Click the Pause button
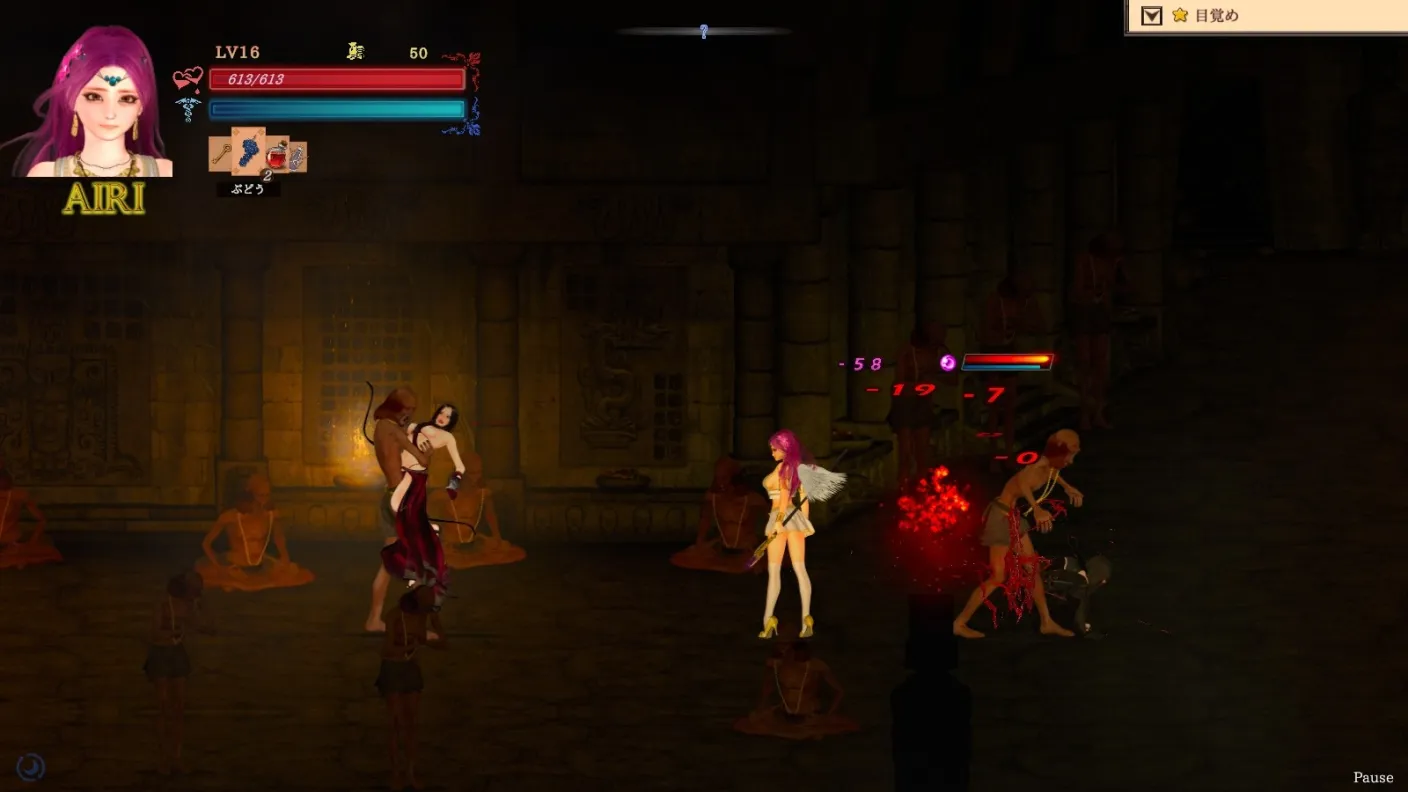Viewport: 1408px width, 792px height. coord(1372,777)
